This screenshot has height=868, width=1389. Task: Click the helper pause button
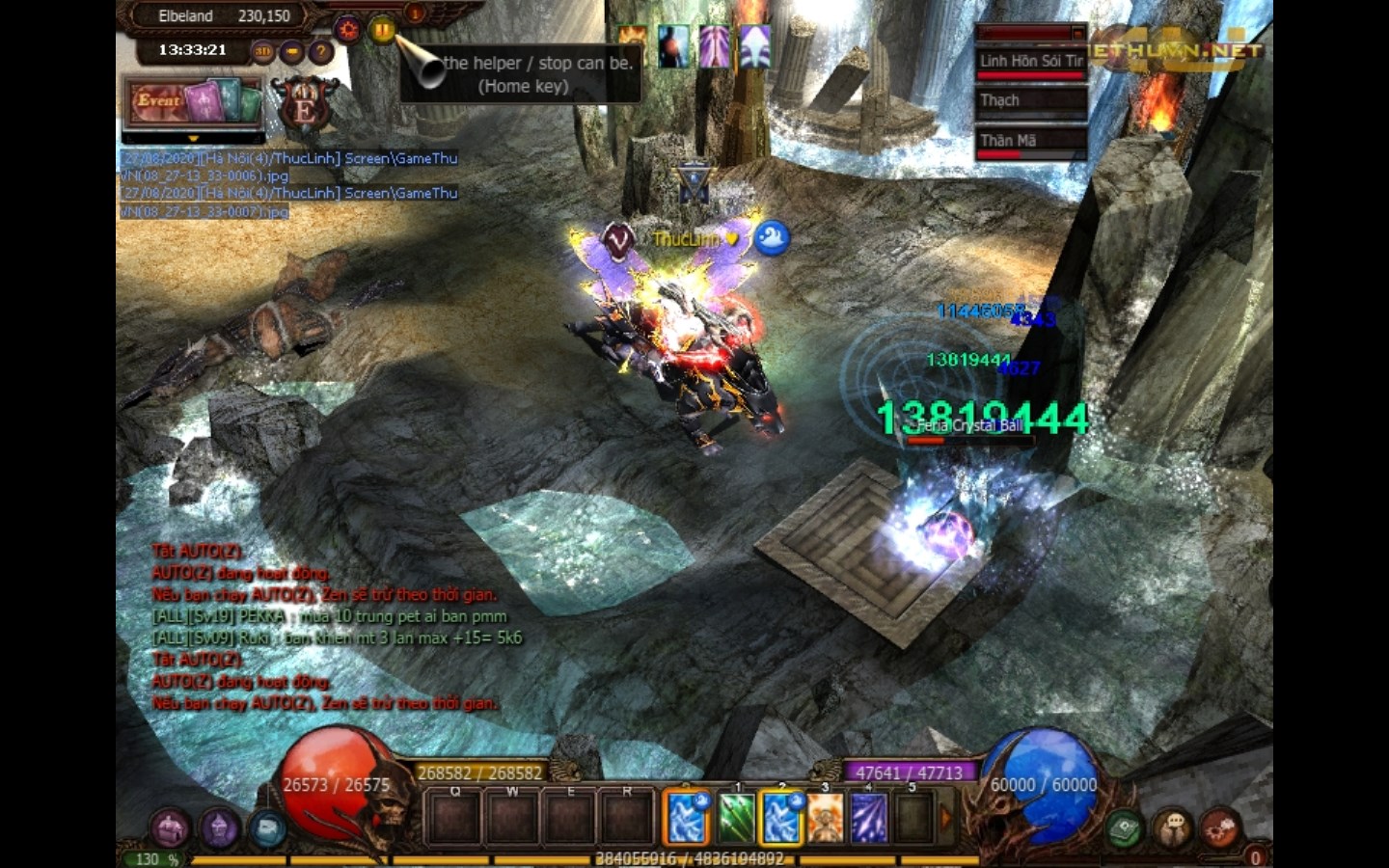point(382,30)
